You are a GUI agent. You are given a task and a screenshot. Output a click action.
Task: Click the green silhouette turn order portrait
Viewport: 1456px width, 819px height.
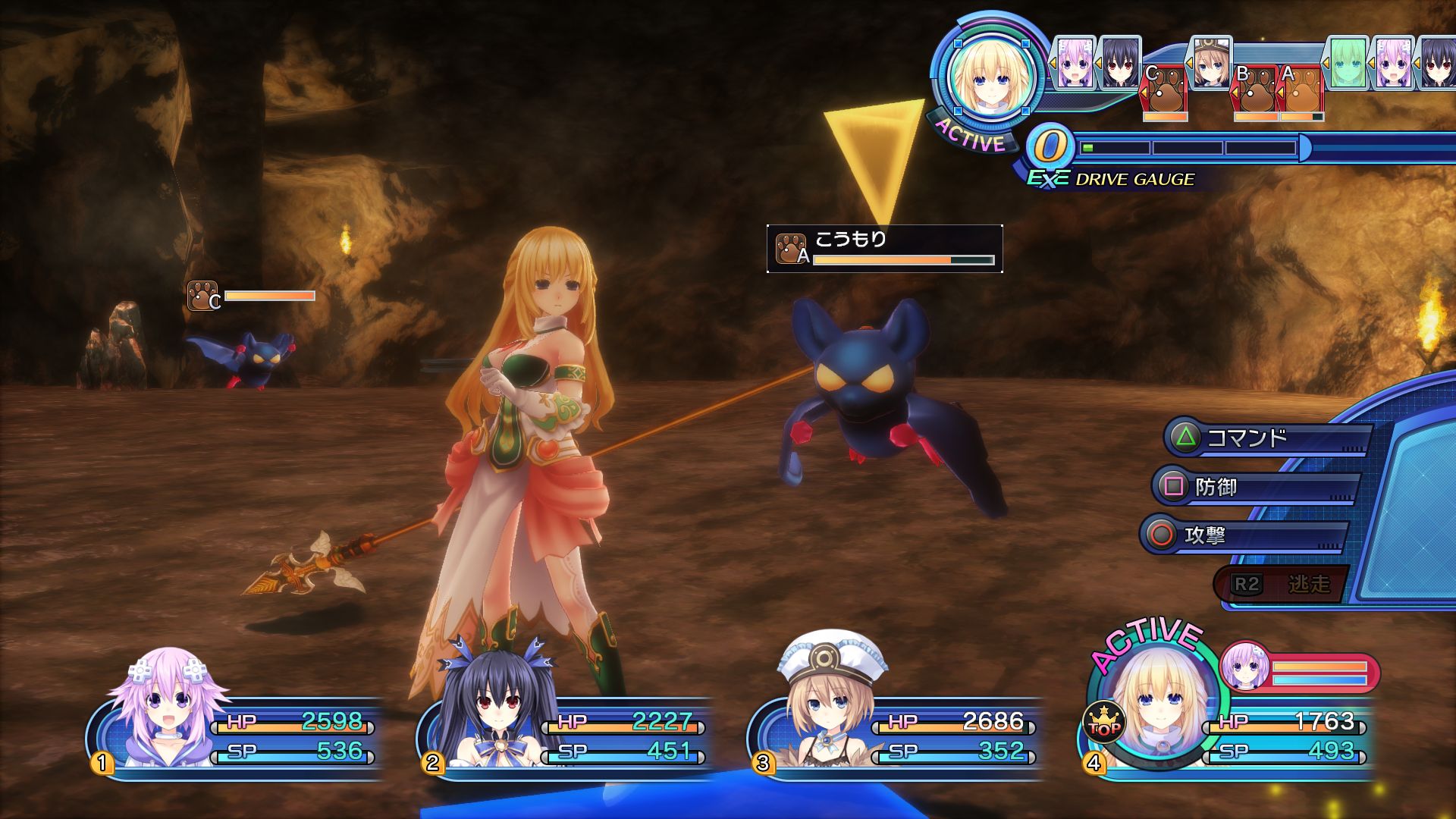click(1348, 62)
